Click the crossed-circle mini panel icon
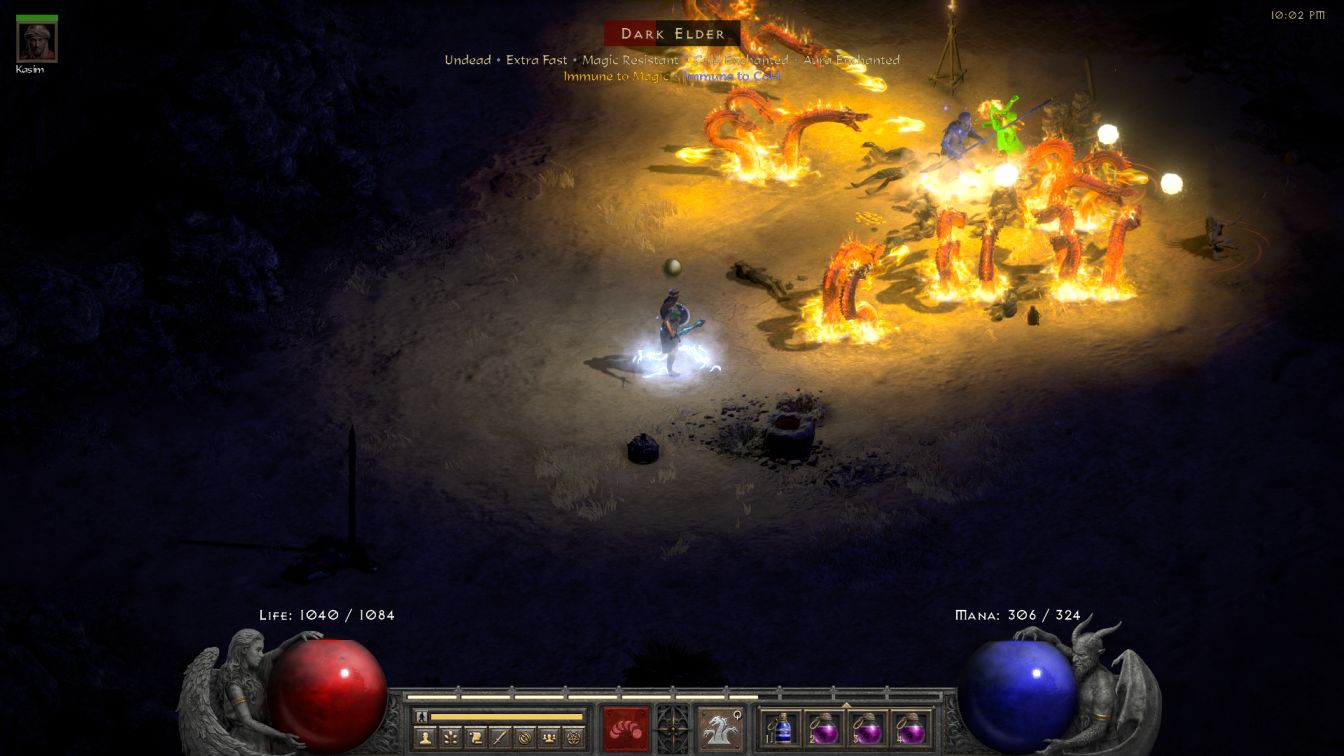The height and width of the screenshot is (756, 1344). [523, 738]
